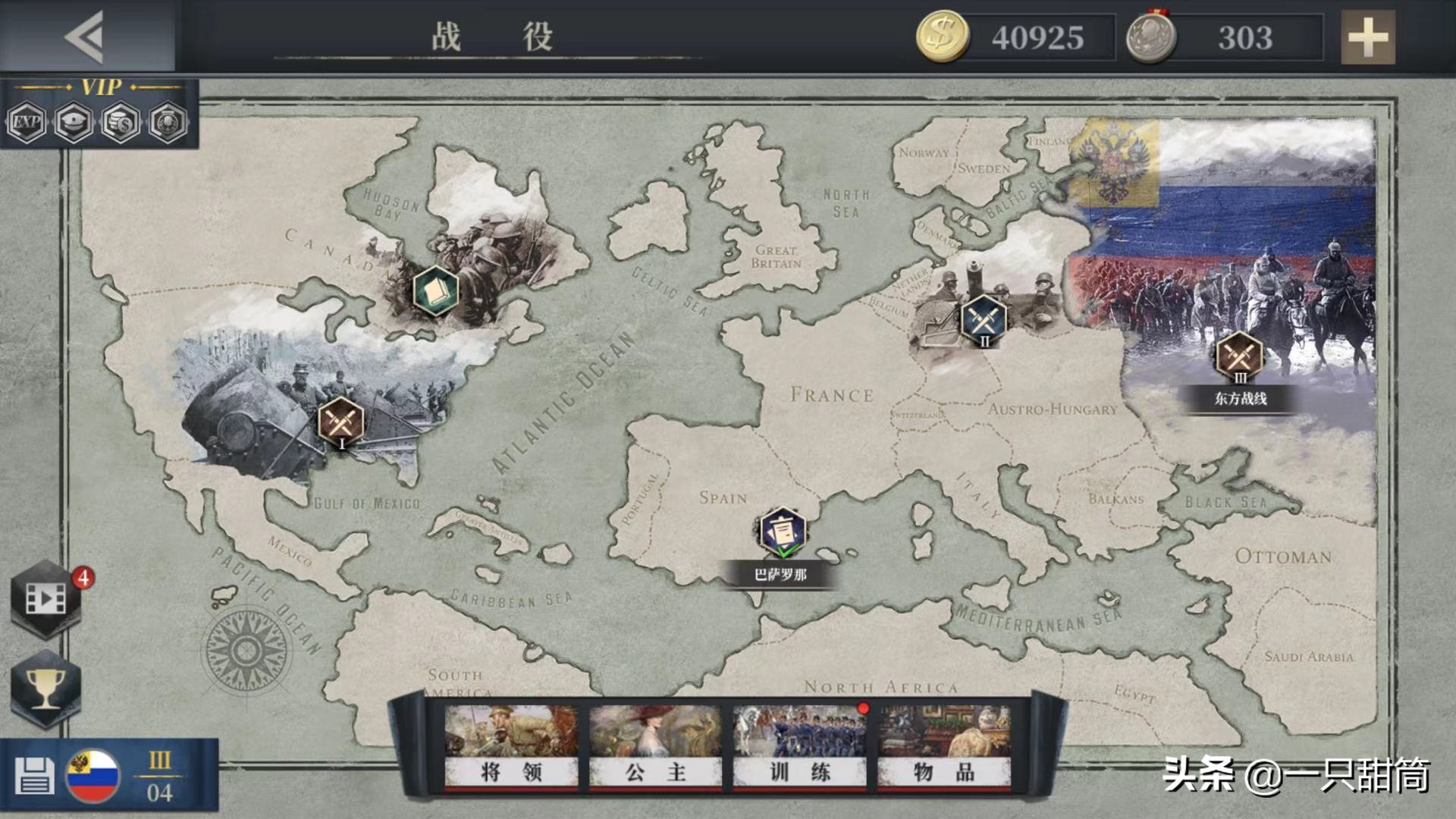1456x819 pixels.
Task: Activate the VIP EXP bonus icon
Action: click(27, 121)
